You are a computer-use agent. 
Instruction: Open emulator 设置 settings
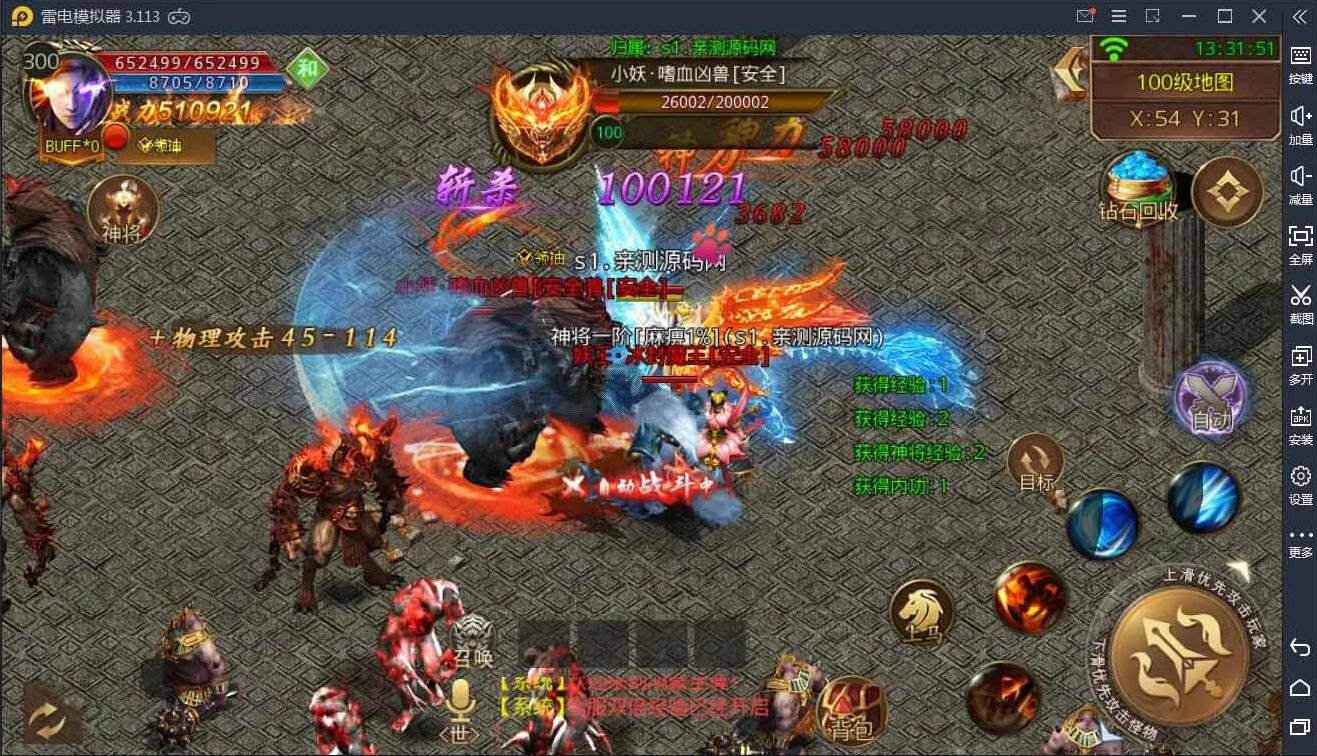pos(1300,483)
